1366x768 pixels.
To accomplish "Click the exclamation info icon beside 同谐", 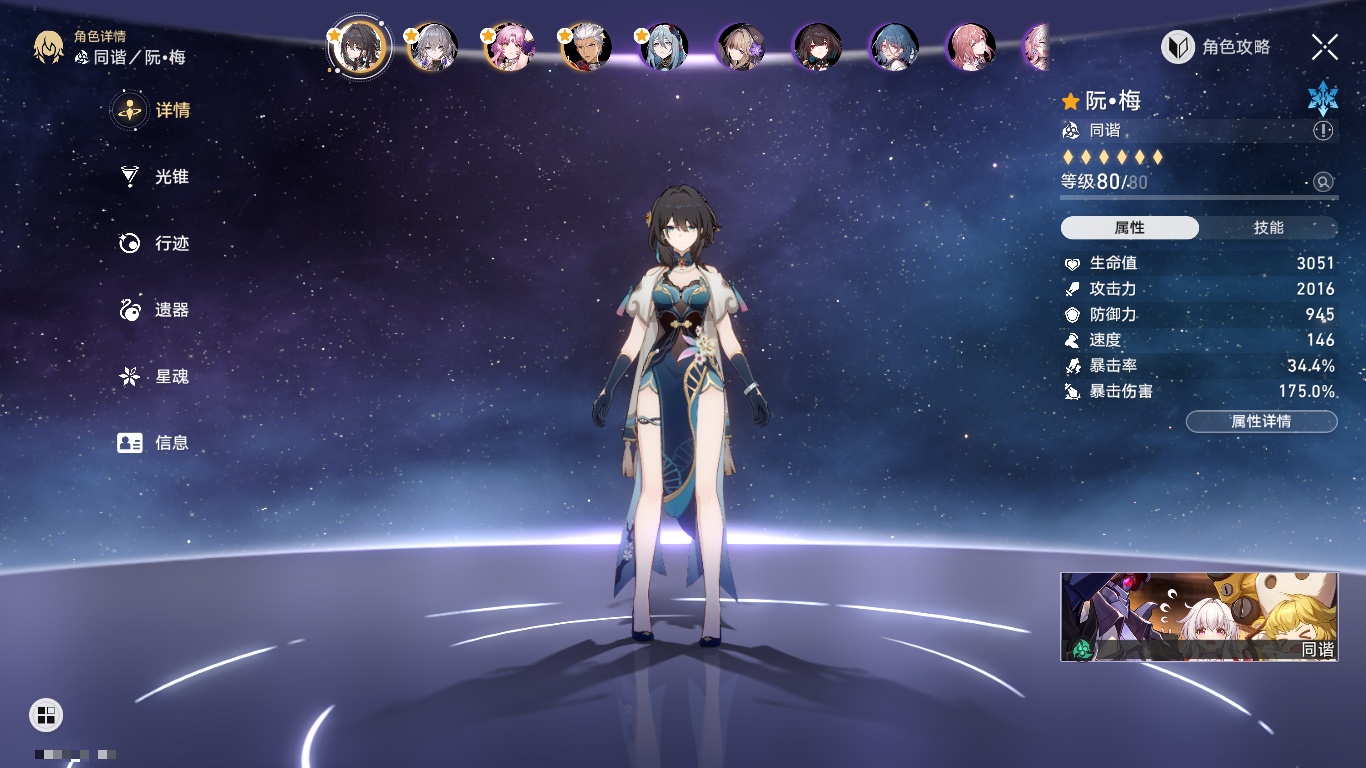I will pos(1323,131).
